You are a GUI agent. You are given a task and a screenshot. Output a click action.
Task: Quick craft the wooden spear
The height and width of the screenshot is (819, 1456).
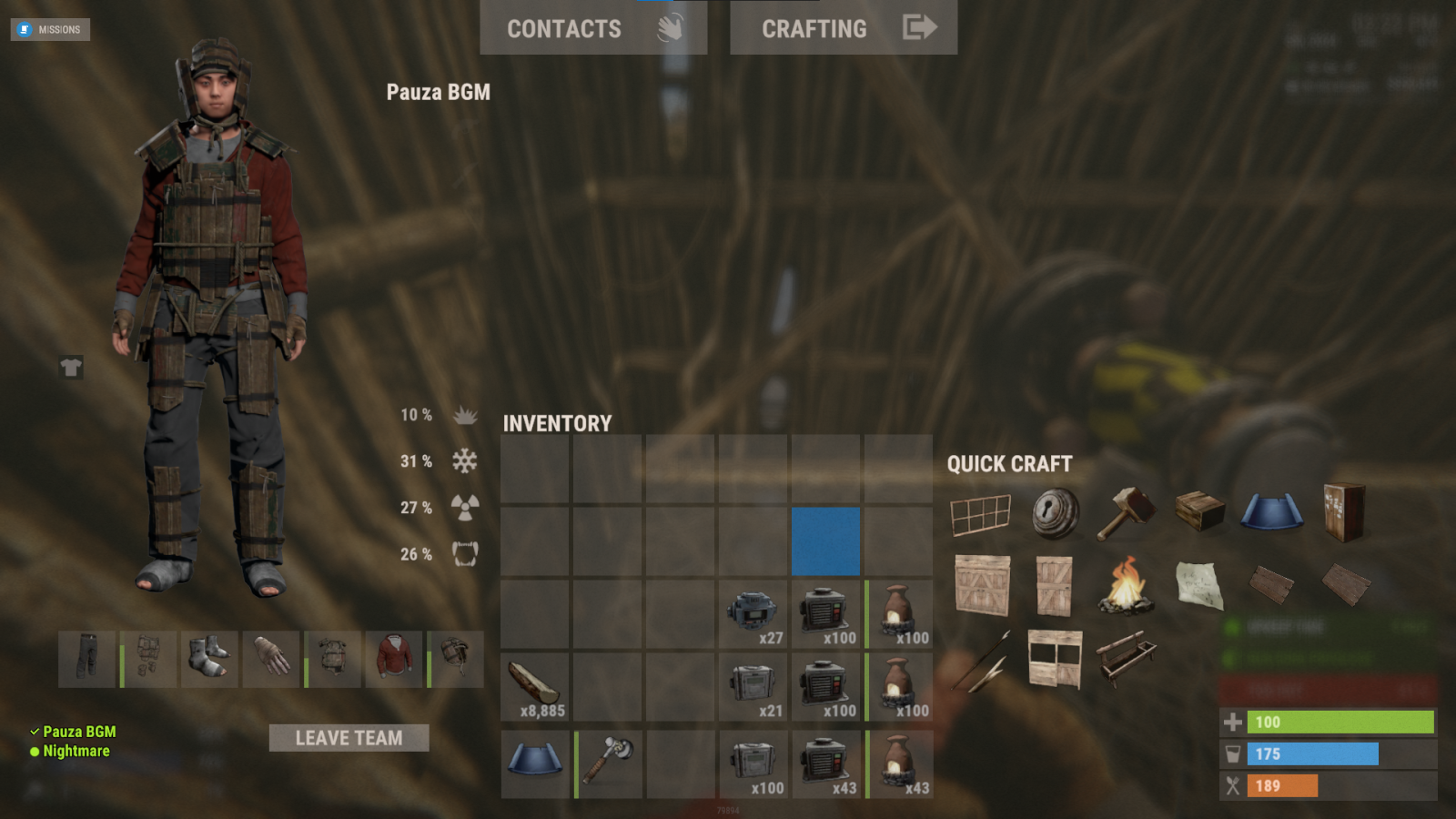click(982, 662)
